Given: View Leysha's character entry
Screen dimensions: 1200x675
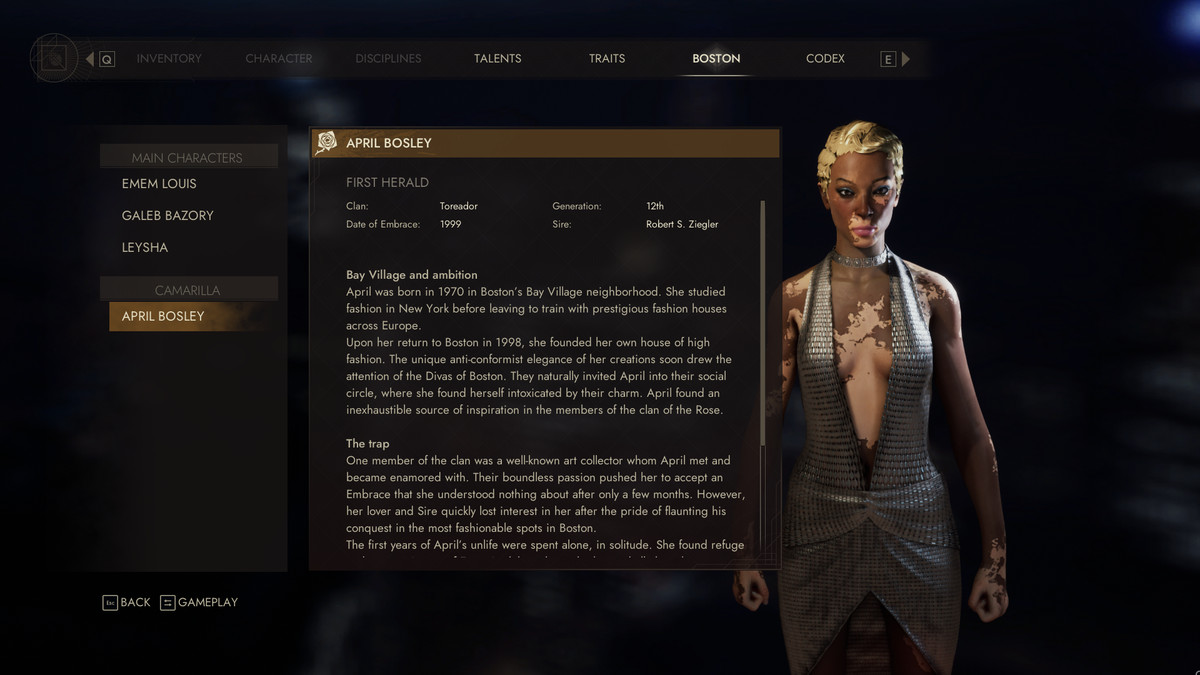Looking at the screenshot, I should pos(145,248).
